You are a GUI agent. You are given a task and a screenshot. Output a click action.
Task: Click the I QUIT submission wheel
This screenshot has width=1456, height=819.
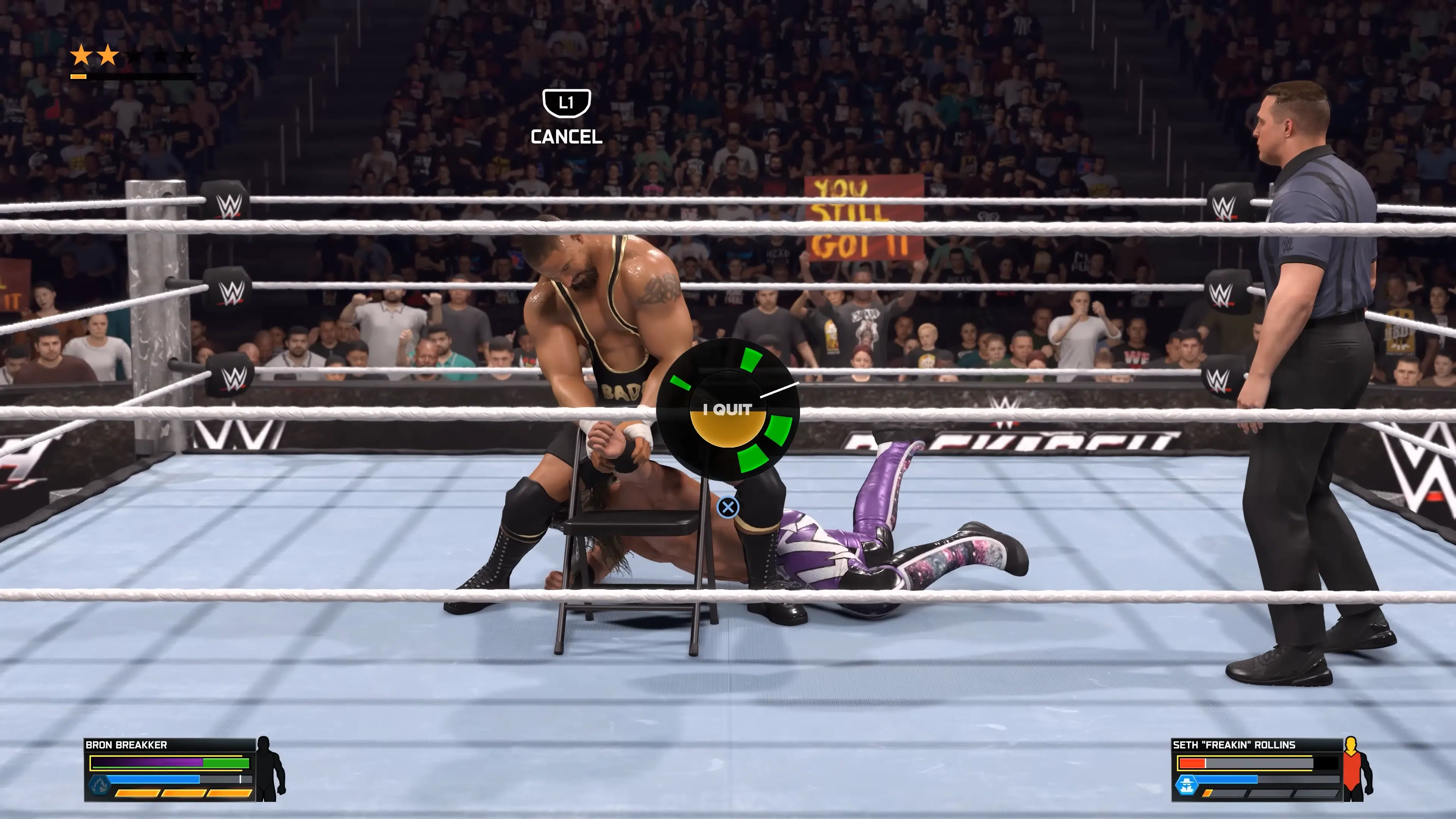[x=728, y=409]
